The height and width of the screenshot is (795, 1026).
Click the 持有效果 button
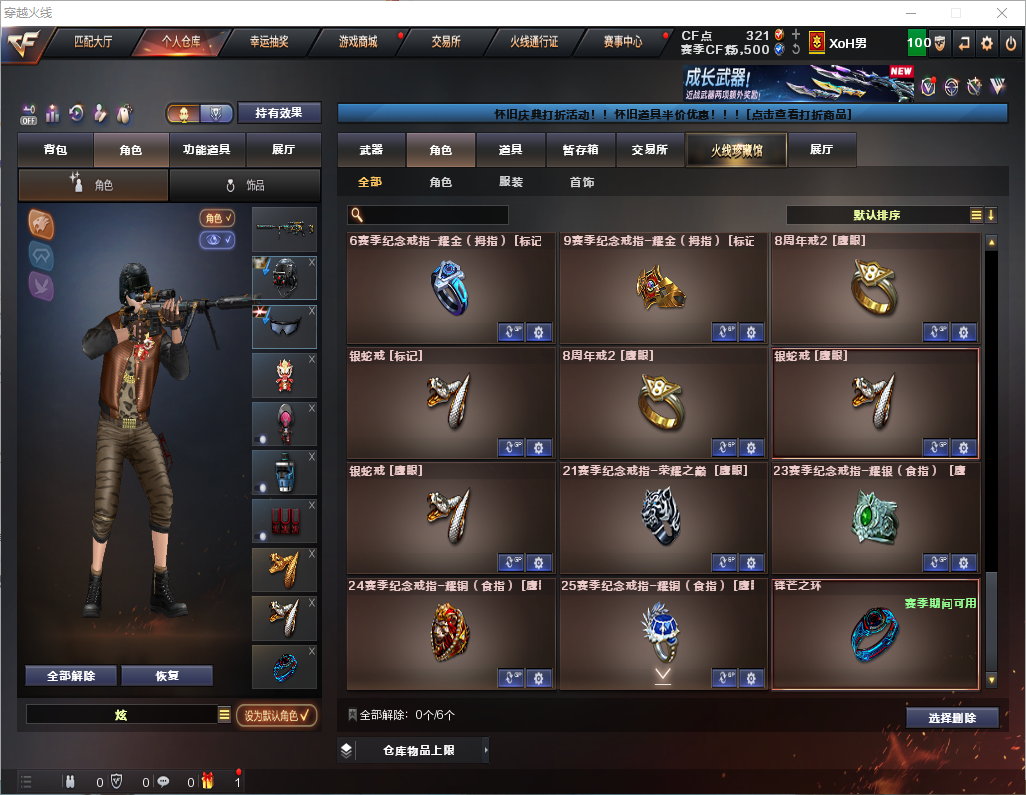279,113
